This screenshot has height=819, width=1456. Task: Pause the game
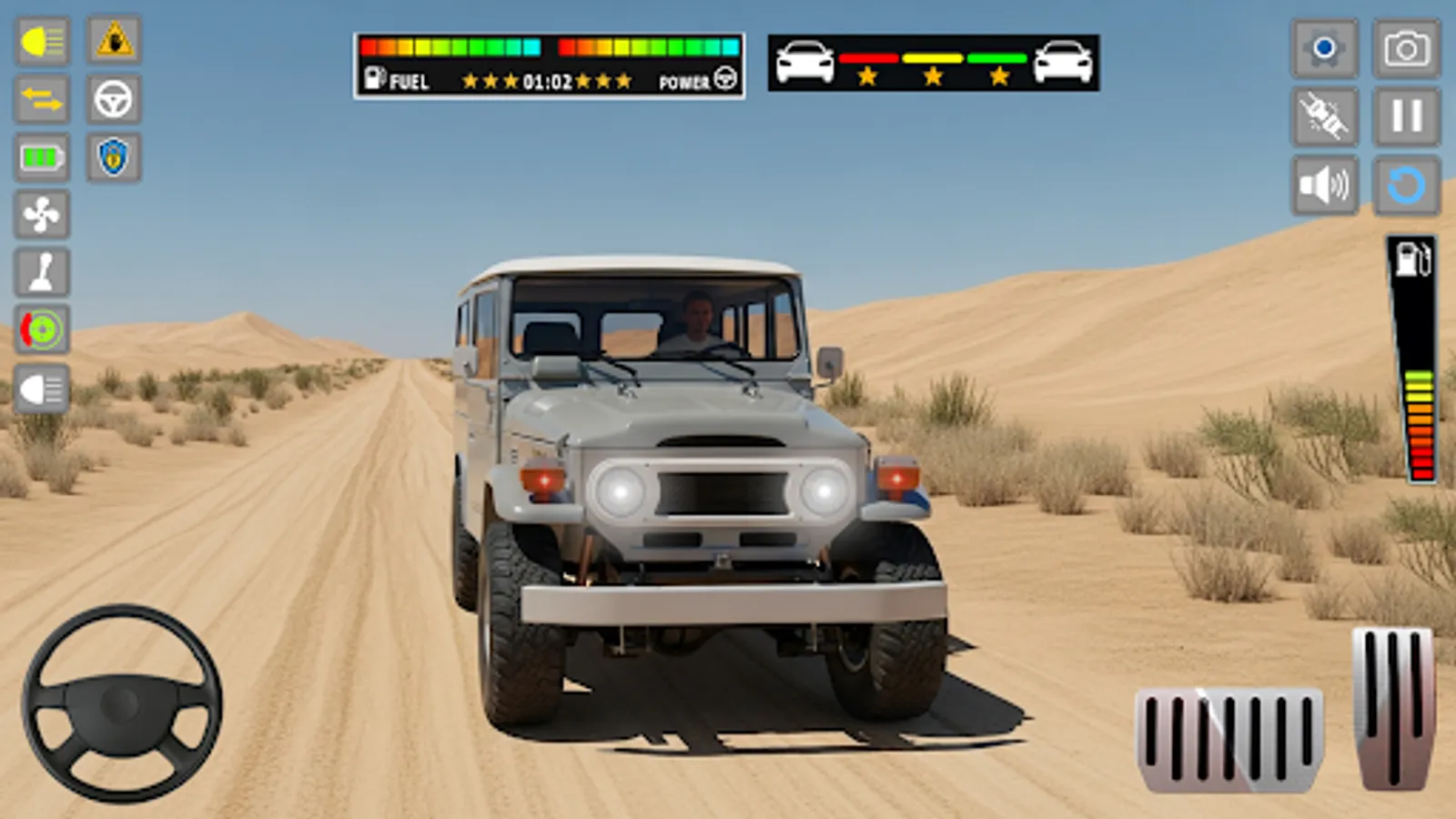click(x=1407, y=116)
